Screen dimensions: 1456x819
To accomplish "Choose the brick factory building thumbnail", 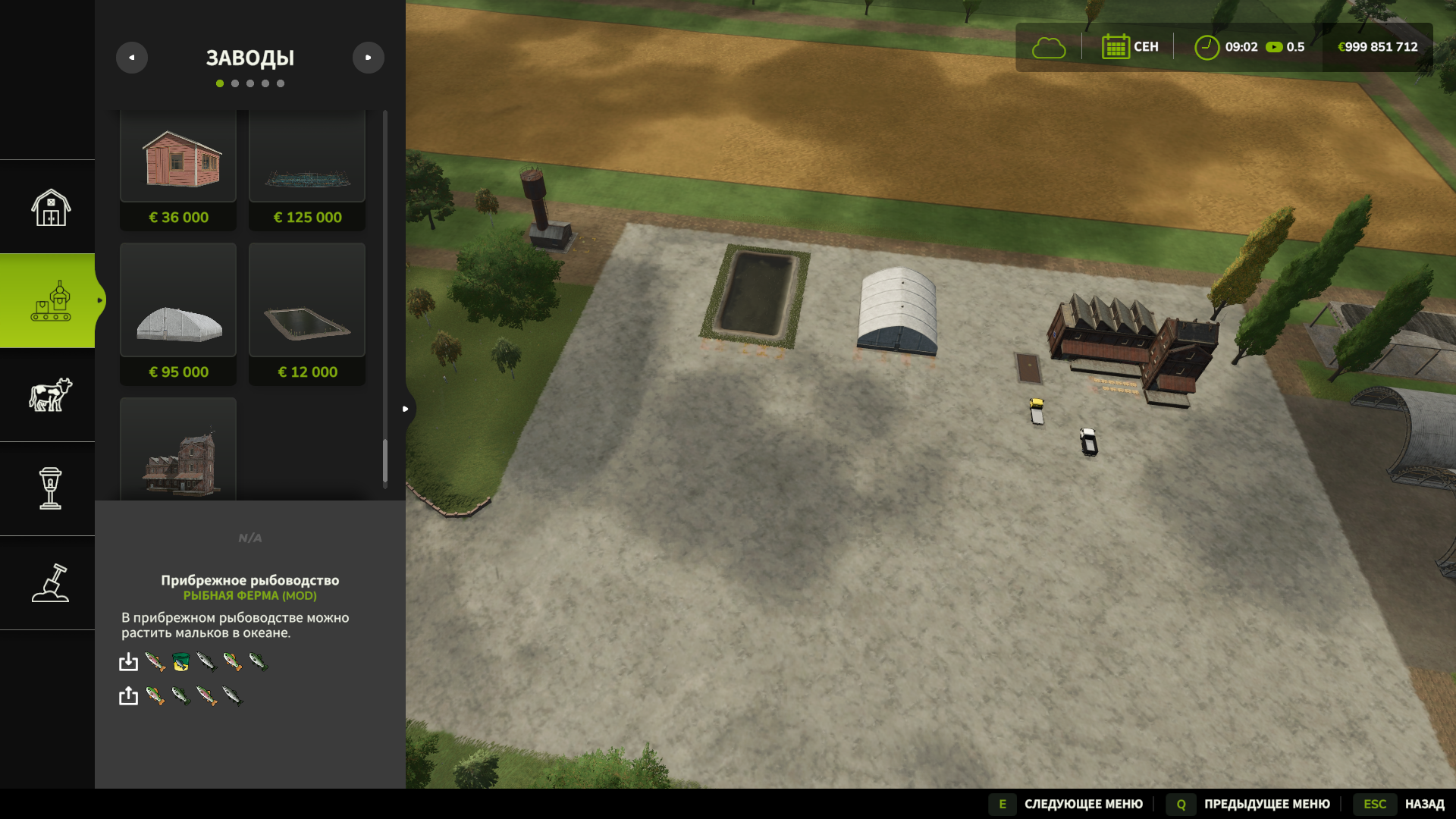I will click(x=178, y=455).
